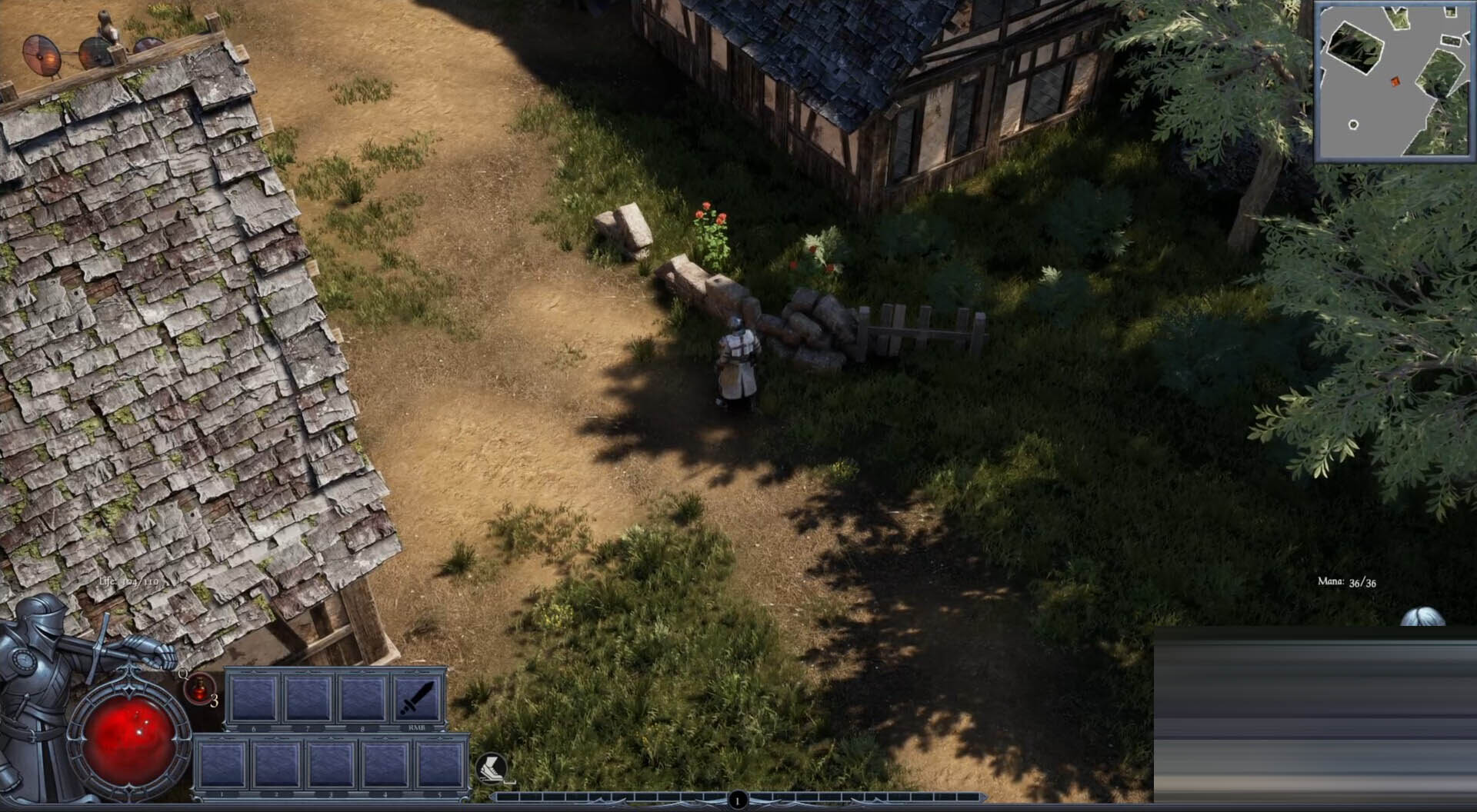Select the sword attack skill slot
This screenshot has width=1477, height=812.
point(418,698)
